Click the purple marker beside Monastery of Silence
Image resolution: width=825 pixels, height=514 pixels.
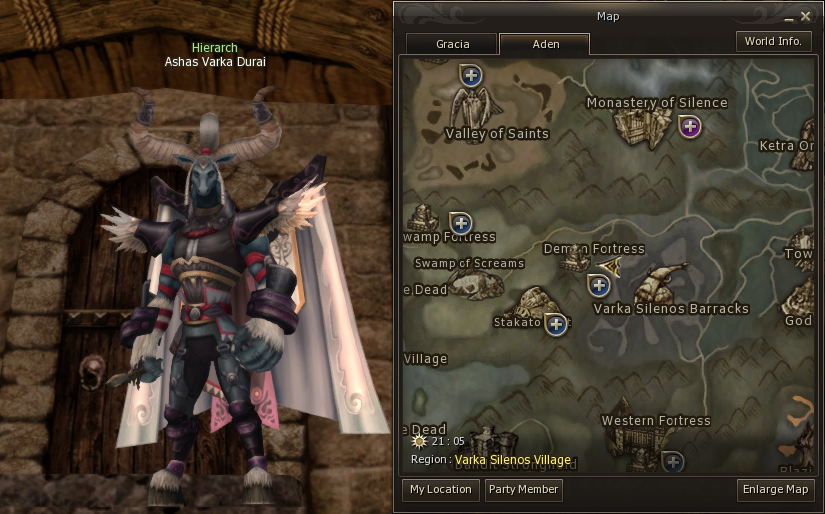(689, 126)
